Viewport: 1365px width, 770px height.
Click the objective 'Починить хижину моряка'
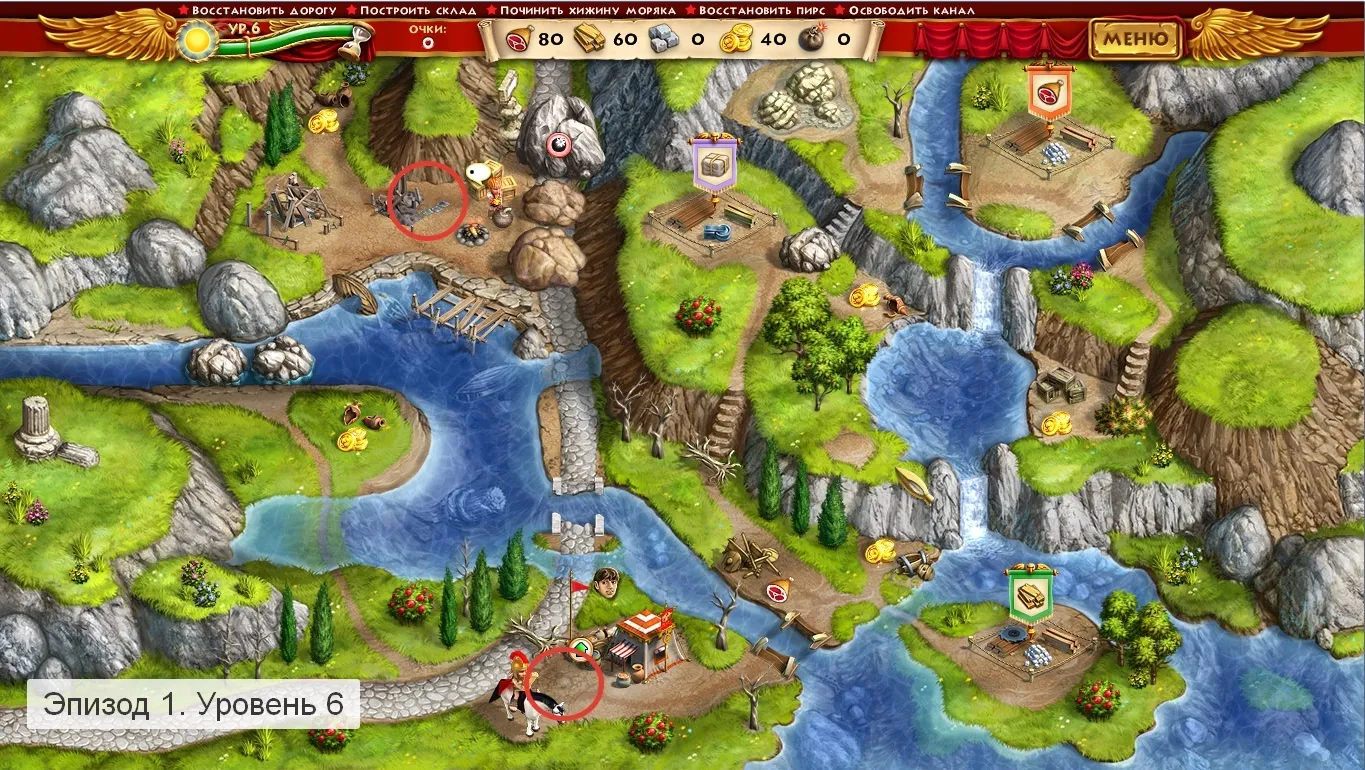coord(581,10)
